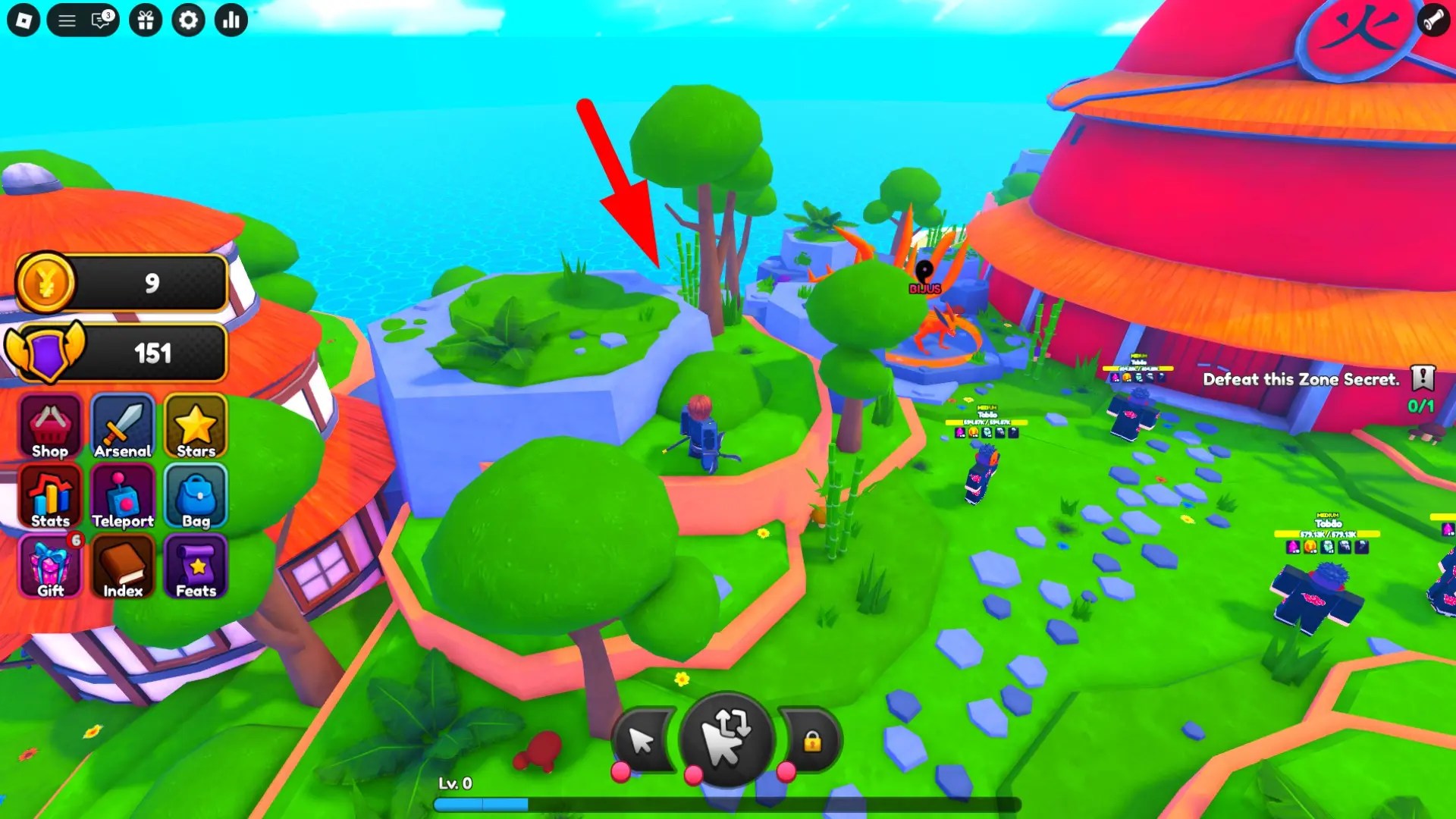The width and height of the screenshot is (1456, 819).
Task: Open the Arsenal menu
Action: (122, 426)
